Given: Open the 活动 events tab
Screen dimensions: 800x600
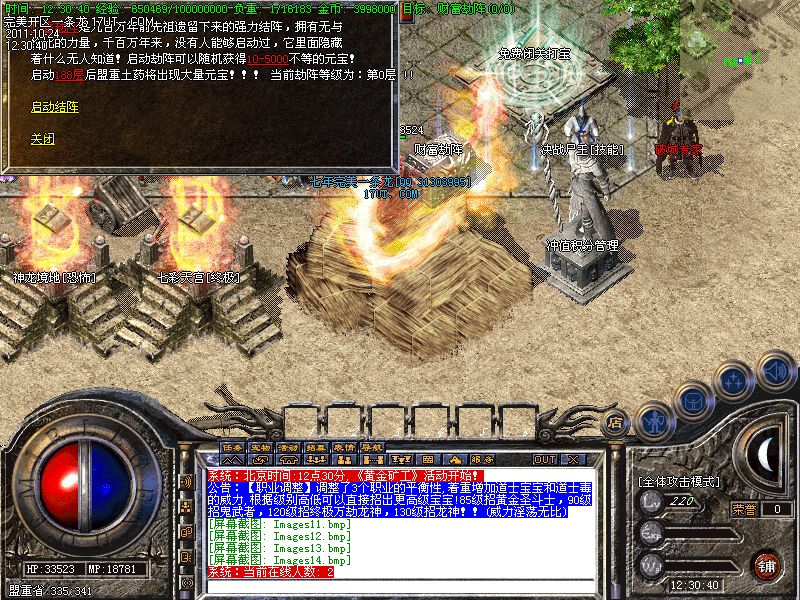Looking at the screenshot, I should pos(289,446).
